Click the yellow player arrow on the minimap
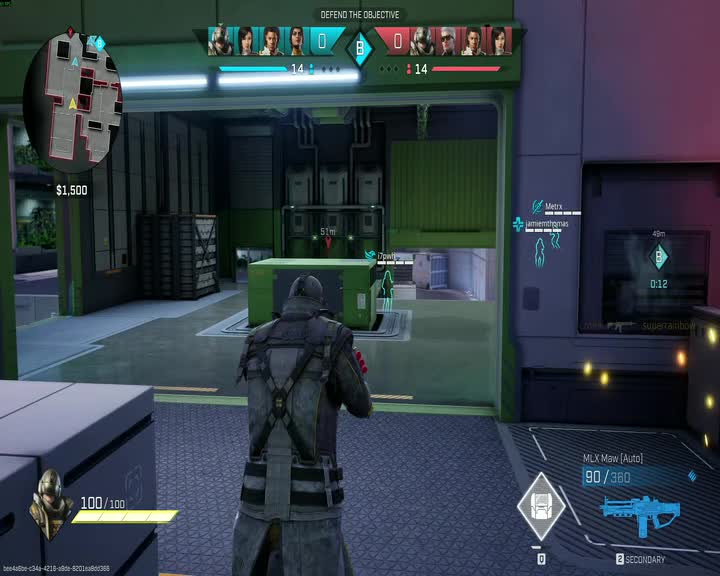The image size is (720, 576). tap(71, 103)
